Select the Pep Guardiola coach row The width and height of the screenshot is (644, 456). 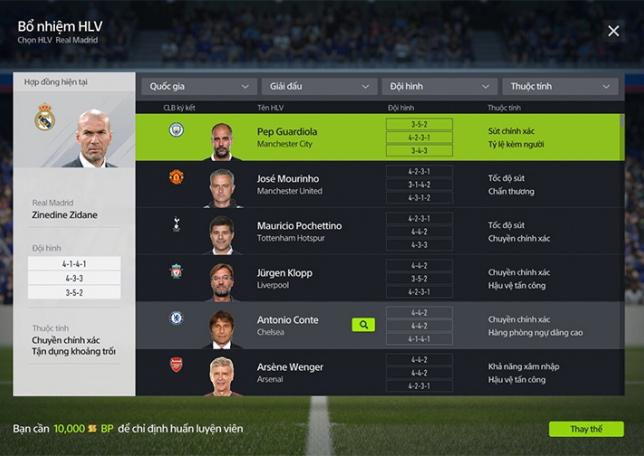tap(285, 137)
